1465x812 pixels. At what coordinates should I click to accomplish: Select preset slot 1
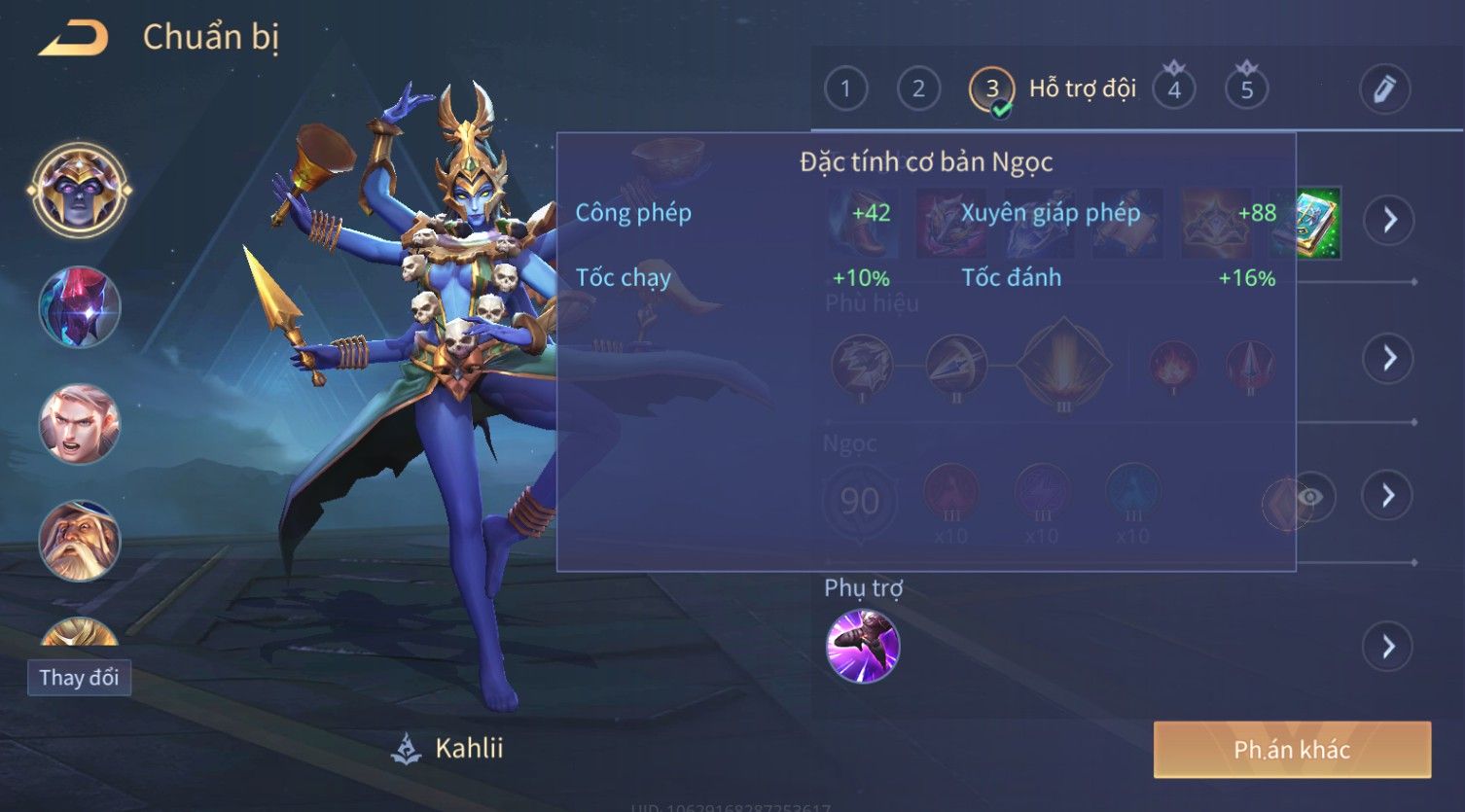845,89
